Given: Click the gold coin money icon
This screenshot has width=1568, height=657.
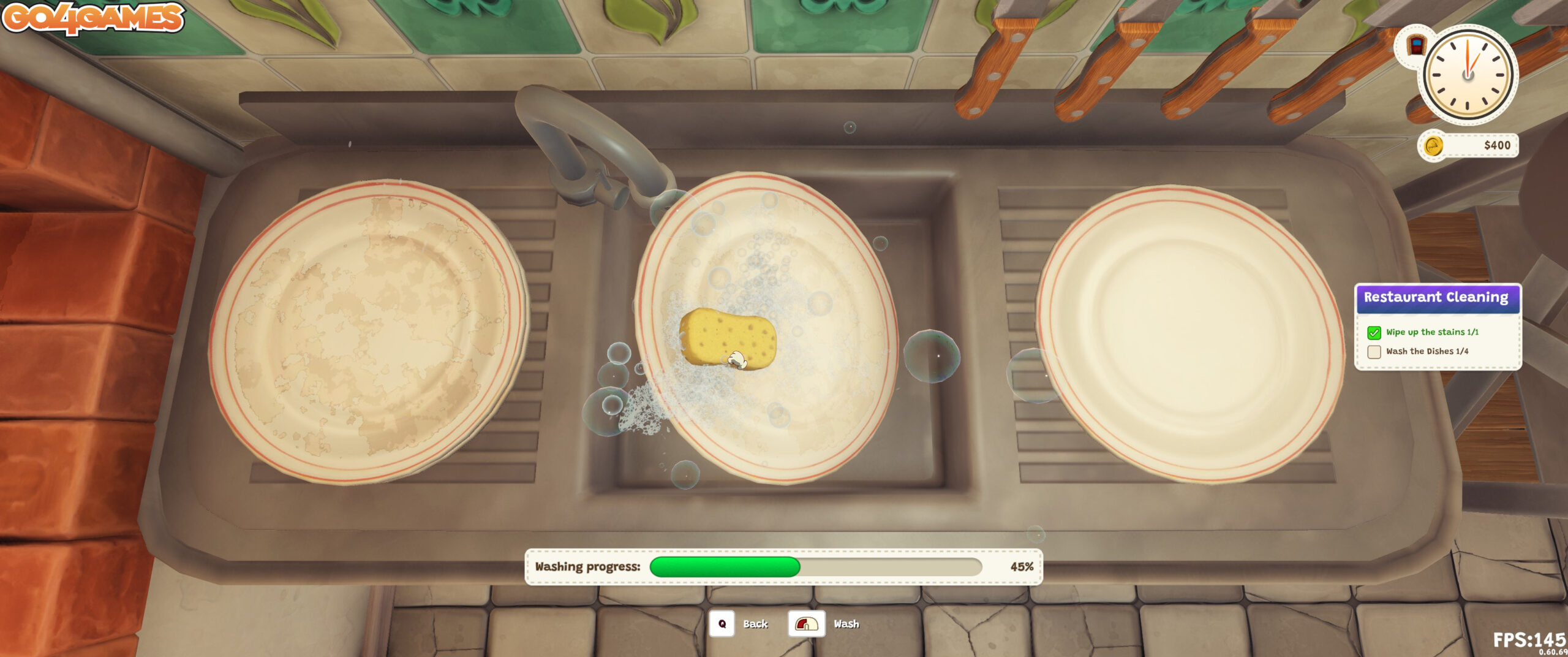Looking at the screenshot, I should 1433,146.
